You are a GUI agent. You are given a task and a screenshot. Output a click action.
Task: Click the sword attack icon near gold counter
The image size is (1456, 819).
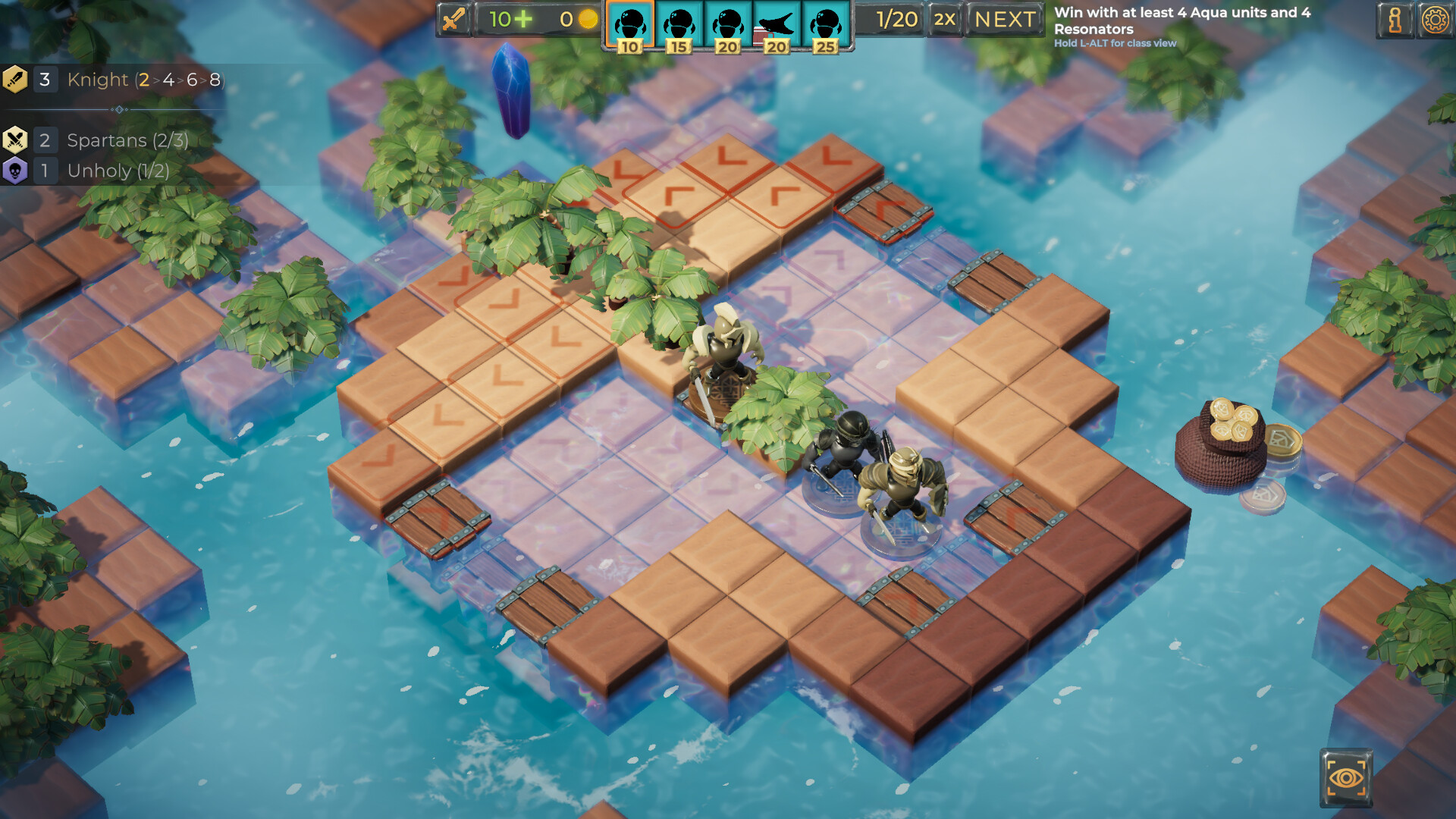(453, 19)
